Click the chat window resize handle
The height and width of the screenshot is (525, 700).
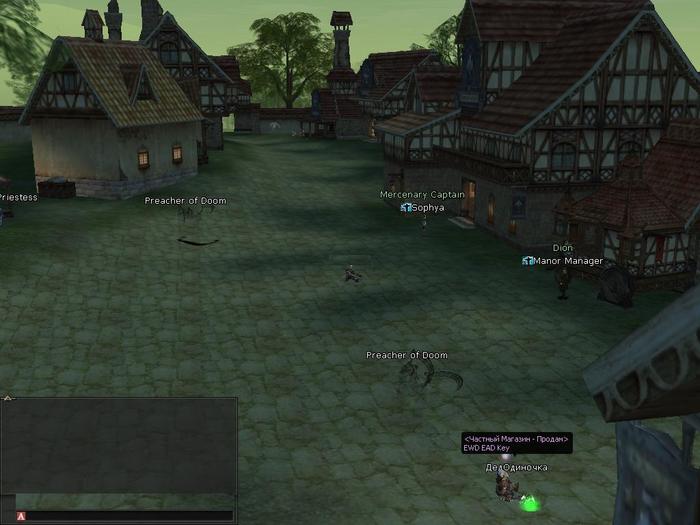point(7,398)
